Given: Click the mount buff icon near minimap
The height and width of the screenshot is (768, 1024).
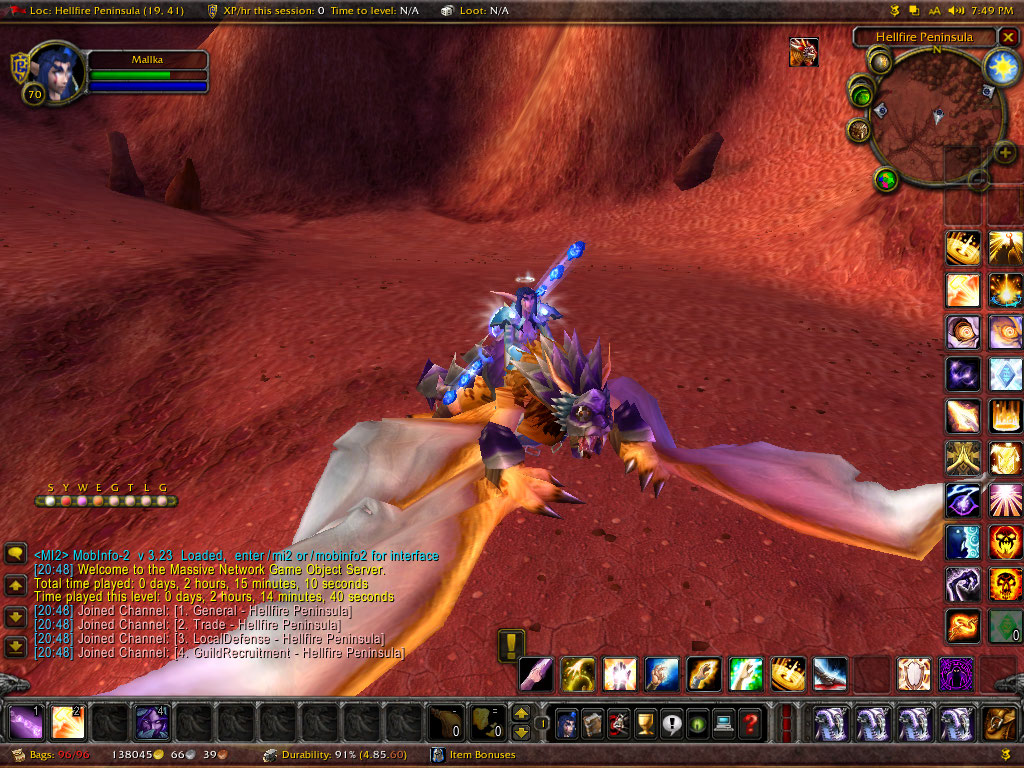Looking at the screenshot, I should 803,52.
